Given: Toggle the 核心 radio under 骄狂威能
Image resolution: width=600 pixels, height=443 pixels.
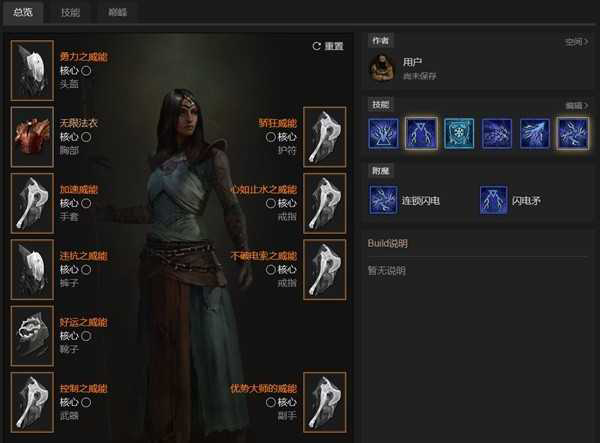Looking at the screenshot, I should coord(268,137).
